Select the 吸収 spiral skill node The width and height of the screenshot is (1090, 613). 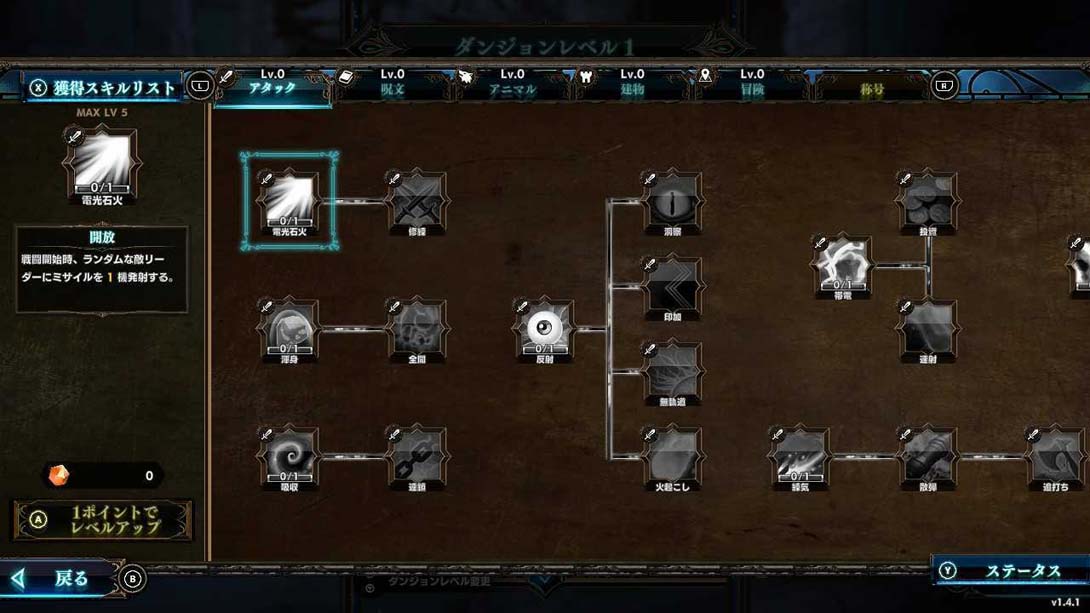[290, 457]
